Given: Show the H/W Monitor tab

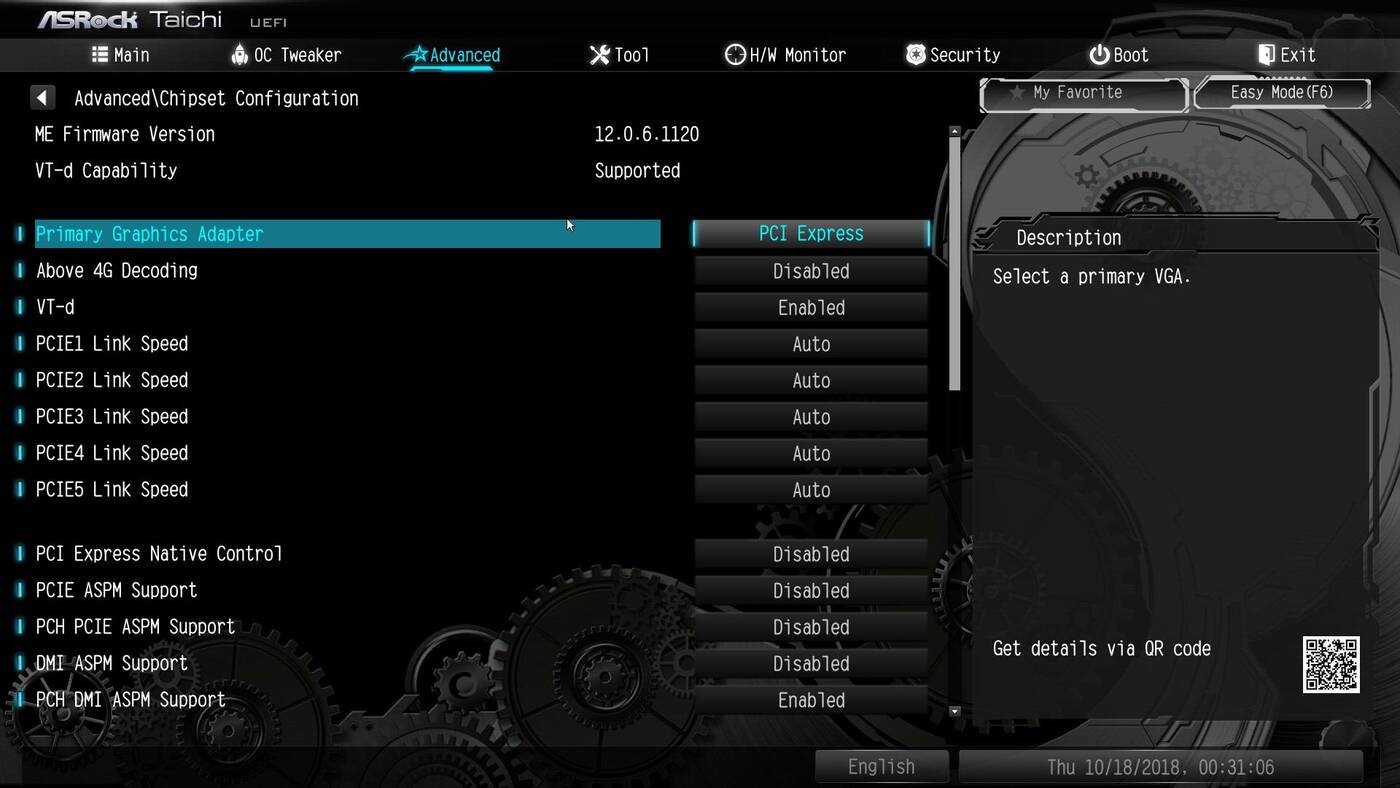Looking at the screenshot, I should tap(785, 55).
